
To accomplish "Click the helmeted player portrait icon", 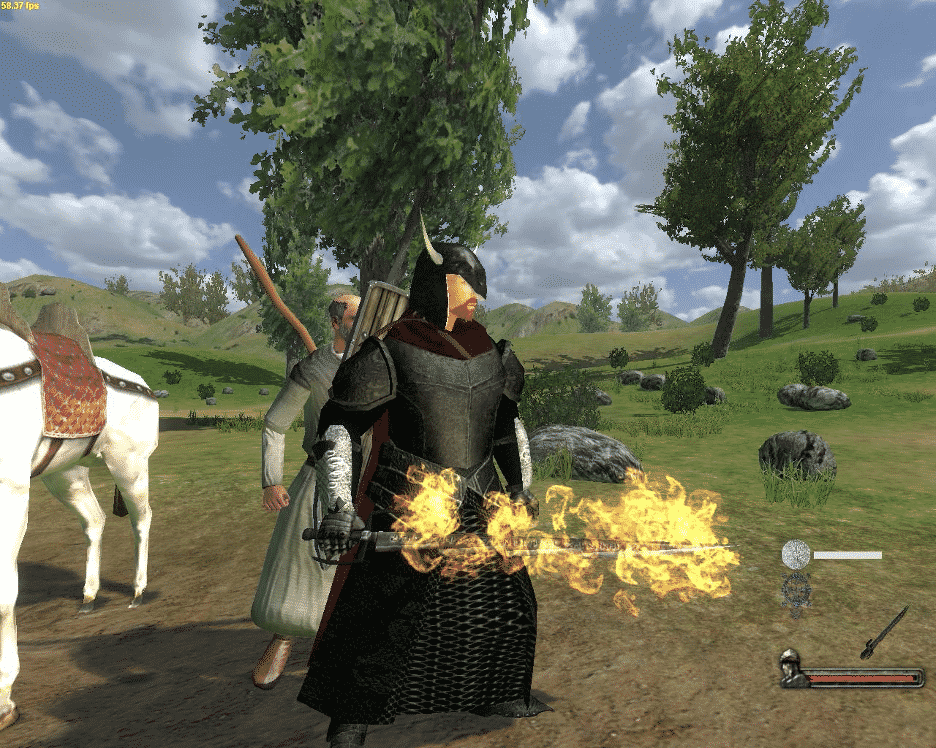I will pyautogui.click(x=794, y=668).
